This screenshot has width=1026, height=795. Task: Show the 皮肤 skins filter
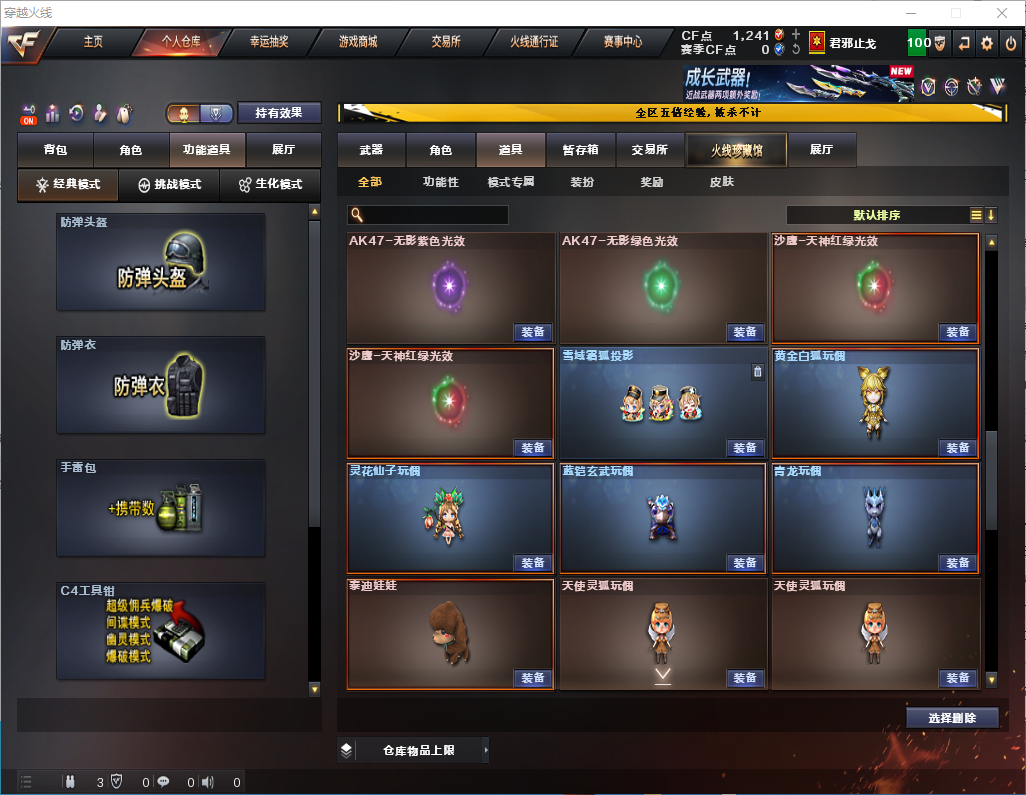click(x=721, y=182)
